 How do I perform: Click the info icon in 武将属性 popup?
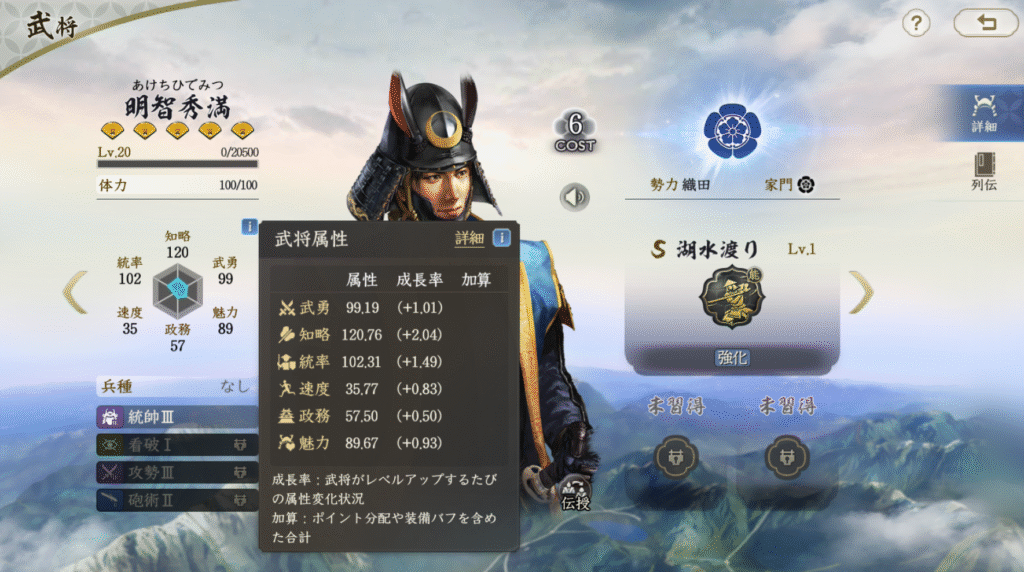(501, 238)
